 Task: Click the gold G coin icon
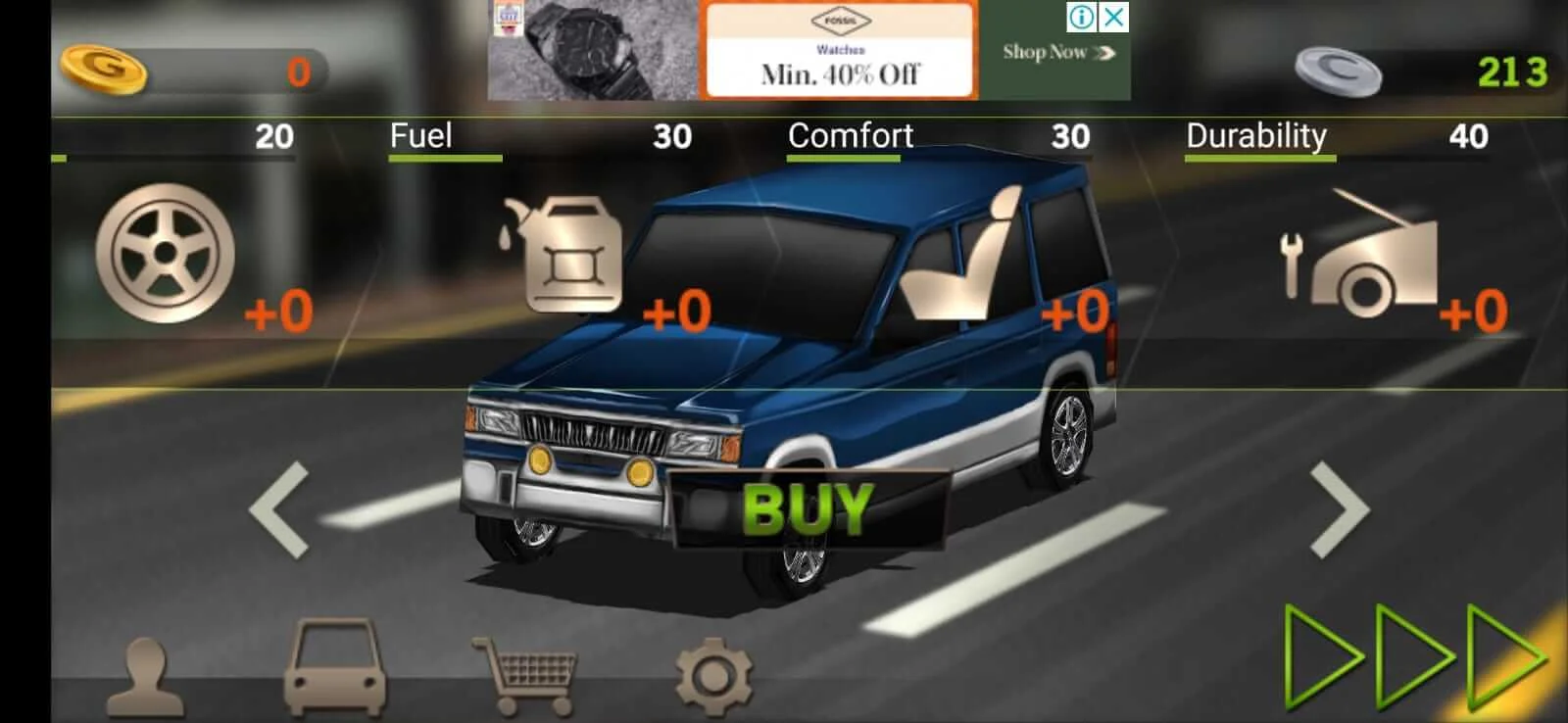pos(104,69)
